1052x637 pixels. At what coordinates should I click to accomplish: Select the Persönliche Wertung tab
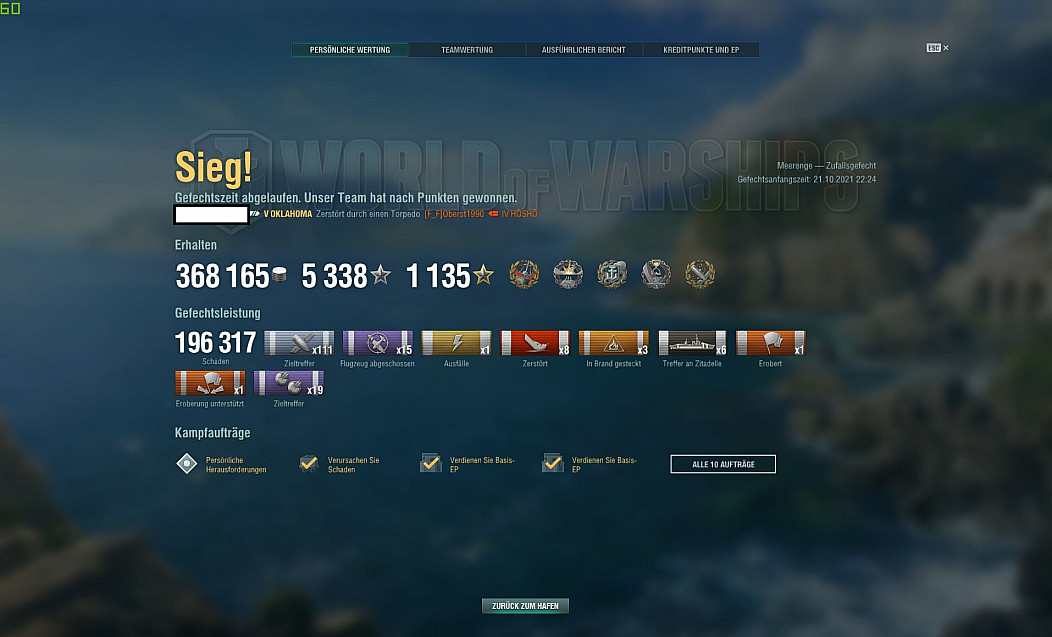click(350, 50)
